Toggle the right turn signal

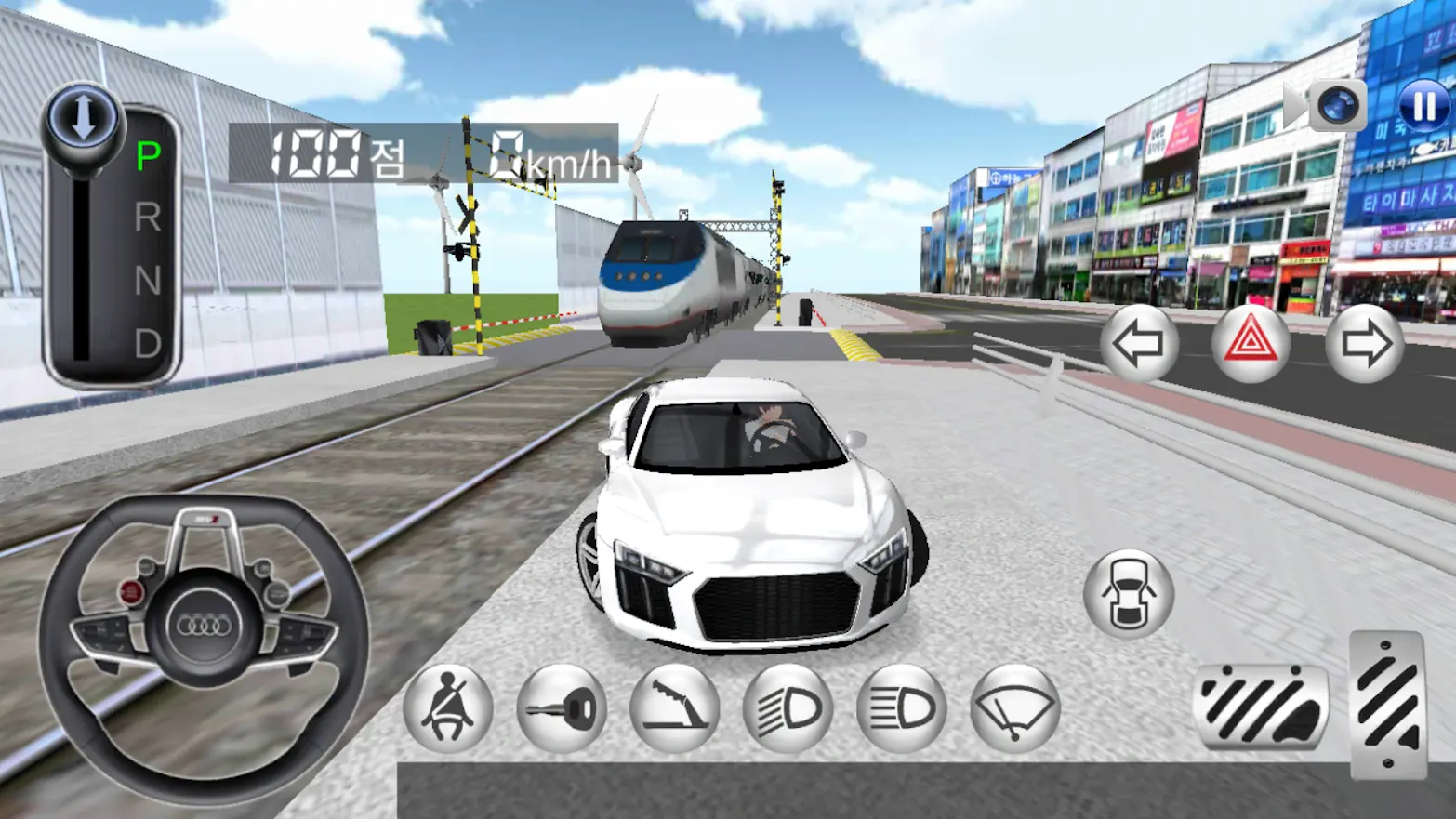(x=1366, y=345)
